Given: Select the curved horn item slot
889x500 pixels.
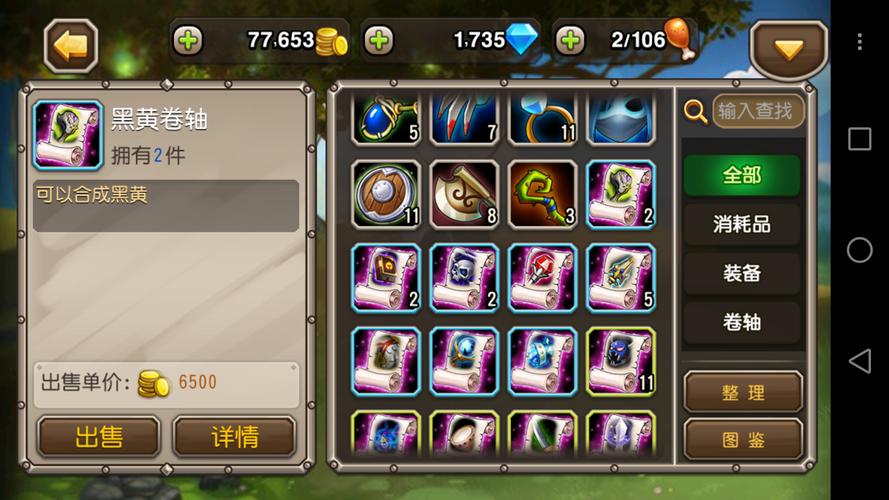Looking at the screenshot, I should point(464,194).
